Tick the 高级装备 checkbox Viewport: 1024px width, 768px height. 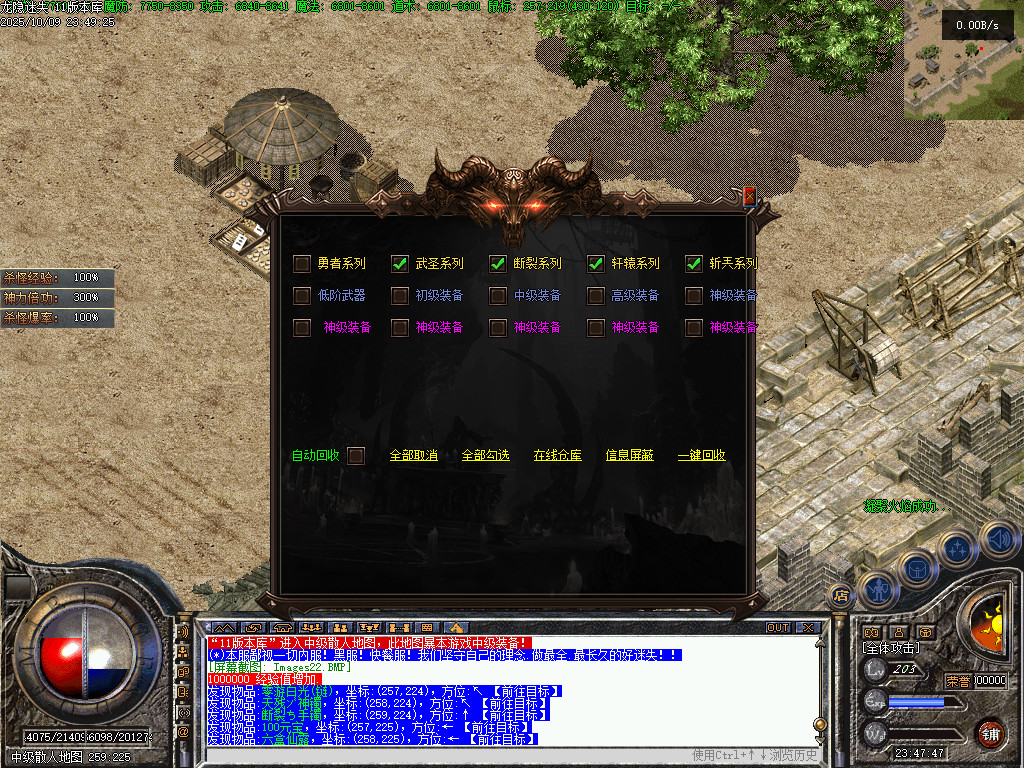click(x=596, y=296)
